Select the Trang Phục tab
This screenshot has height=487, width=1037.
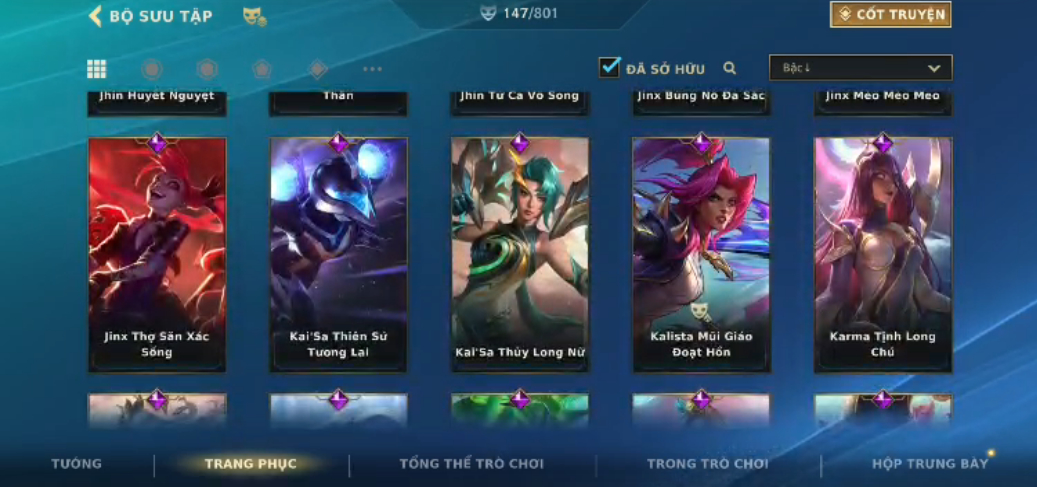(250, 464)
